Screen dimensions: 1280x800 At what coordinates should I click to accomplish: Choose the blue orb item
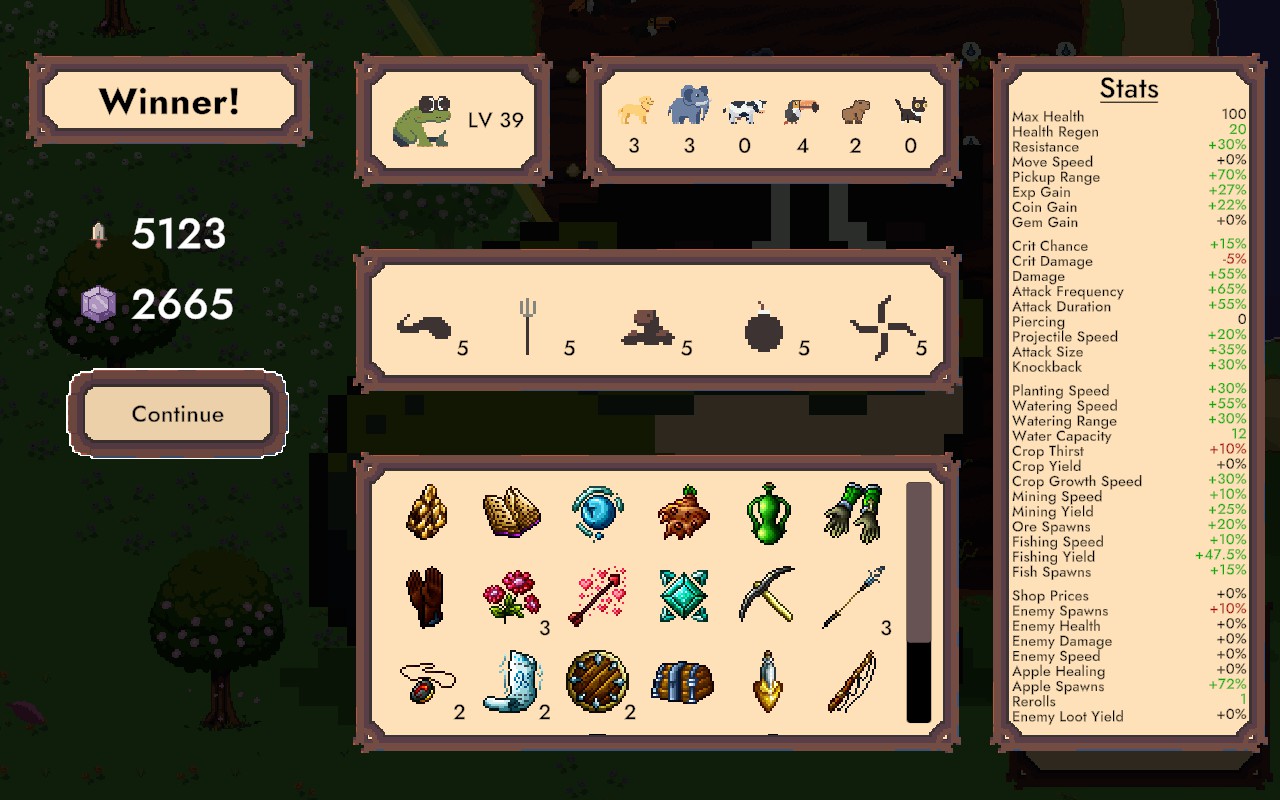click(597, 513)
